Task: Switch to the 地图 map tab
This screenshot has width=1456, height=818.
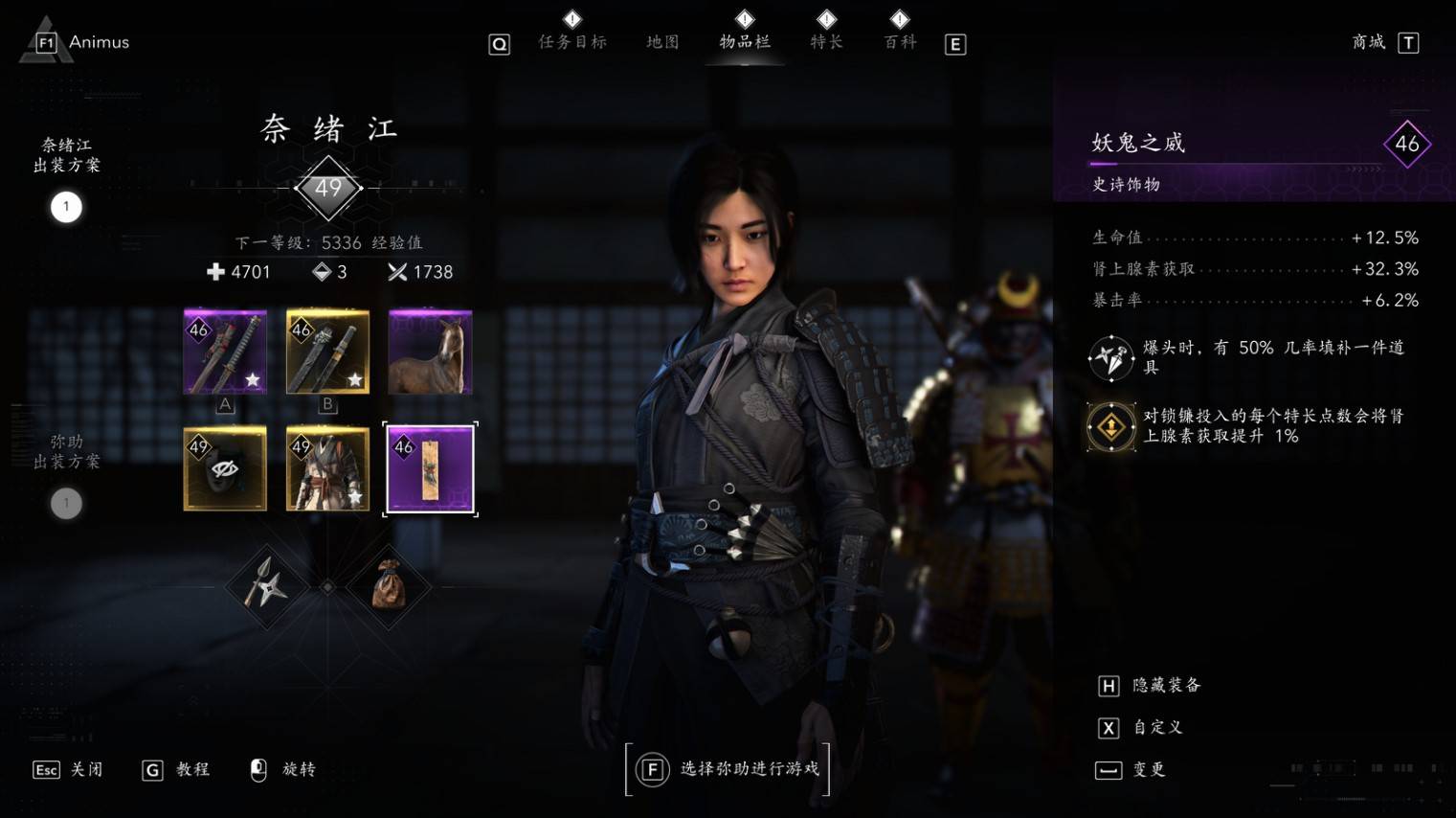Action: click(662, 41)
